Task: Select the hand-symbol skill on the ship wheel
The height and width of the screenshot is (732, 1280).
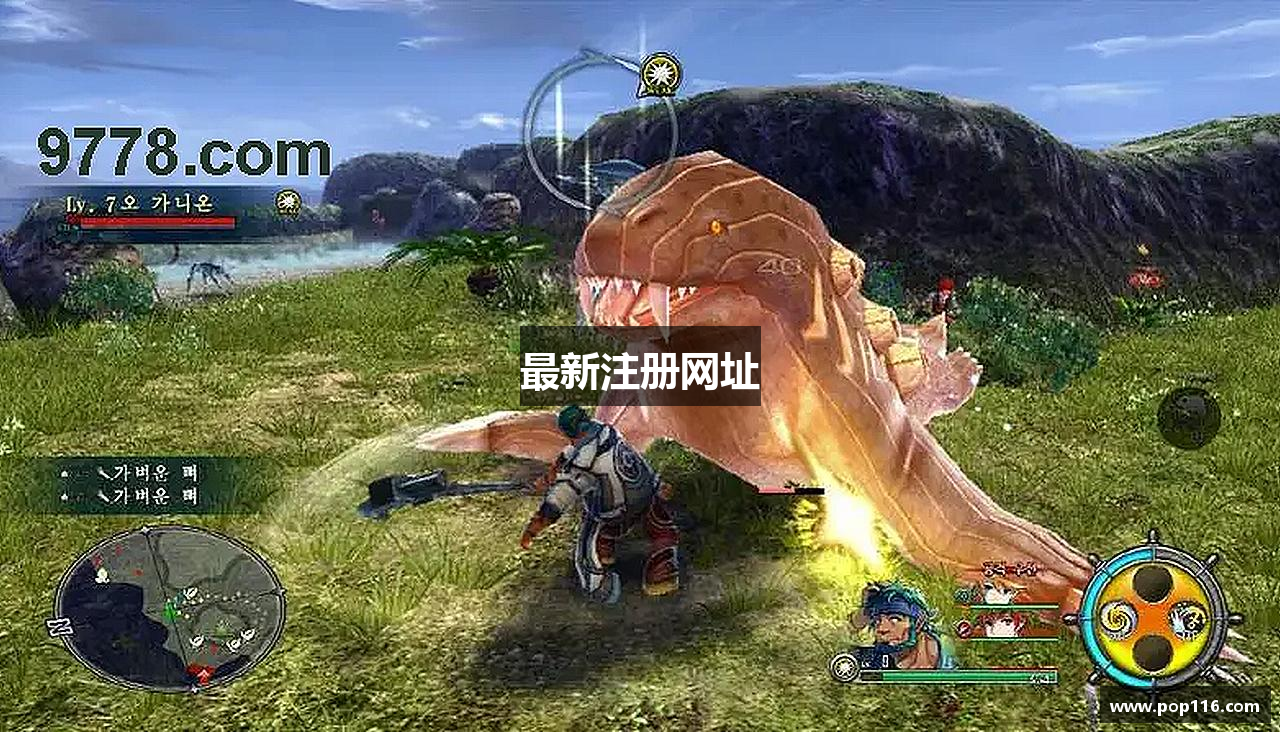Action: click(x=1188, y=620)
